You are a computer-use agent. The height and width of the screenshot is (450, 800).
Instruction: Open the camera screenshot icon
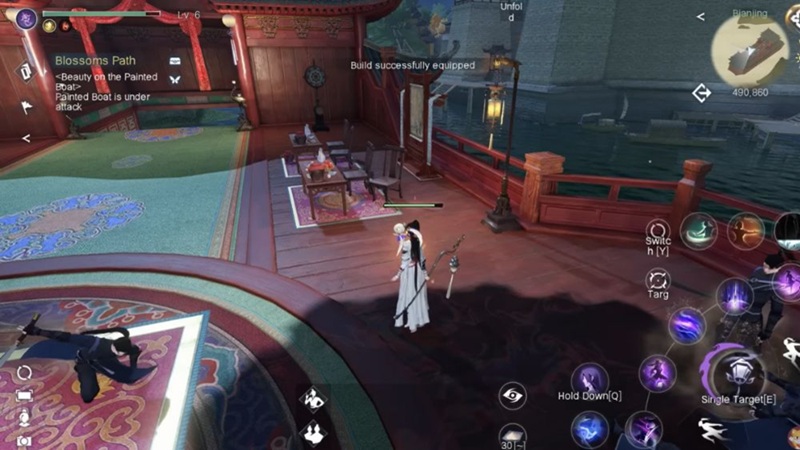(24, 441)
